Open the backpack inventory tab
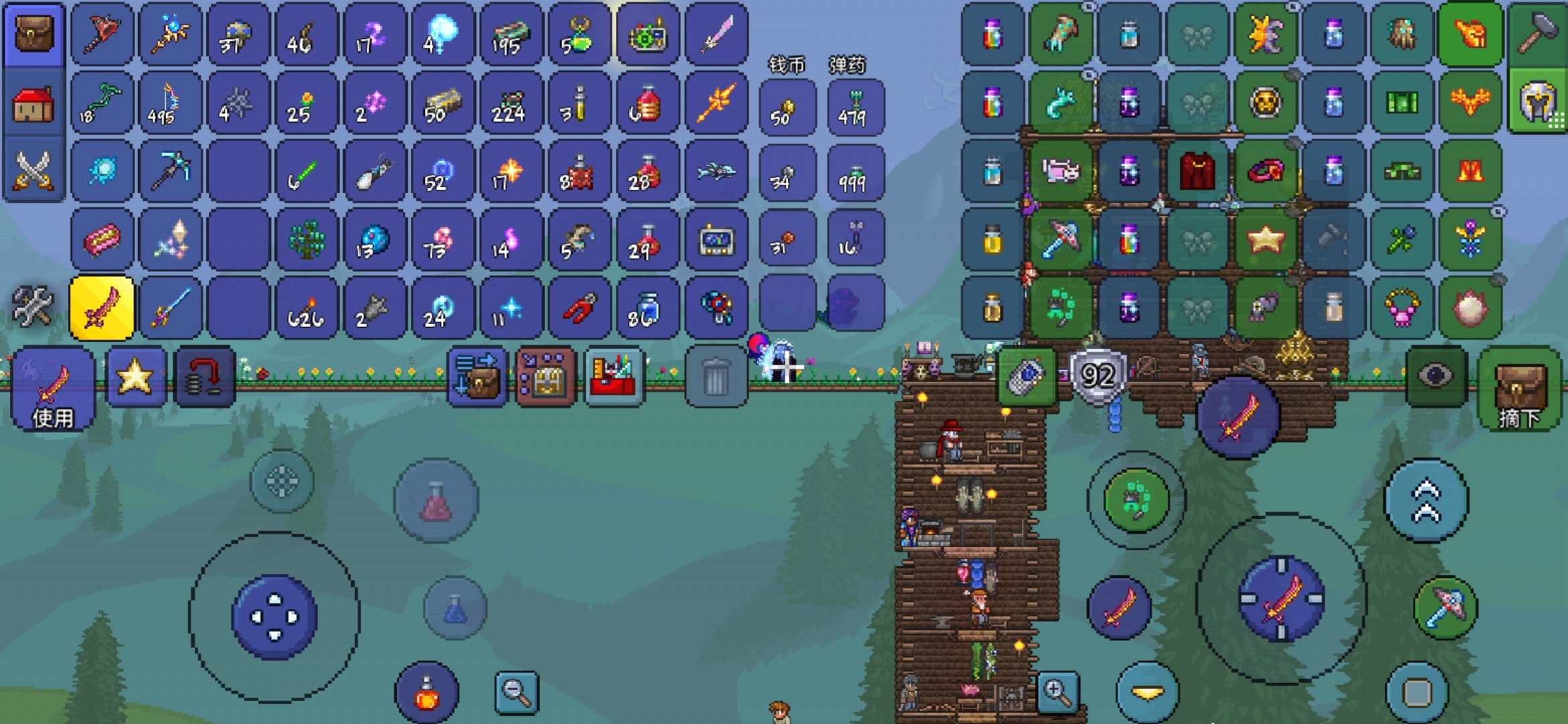 click(34, 34)
